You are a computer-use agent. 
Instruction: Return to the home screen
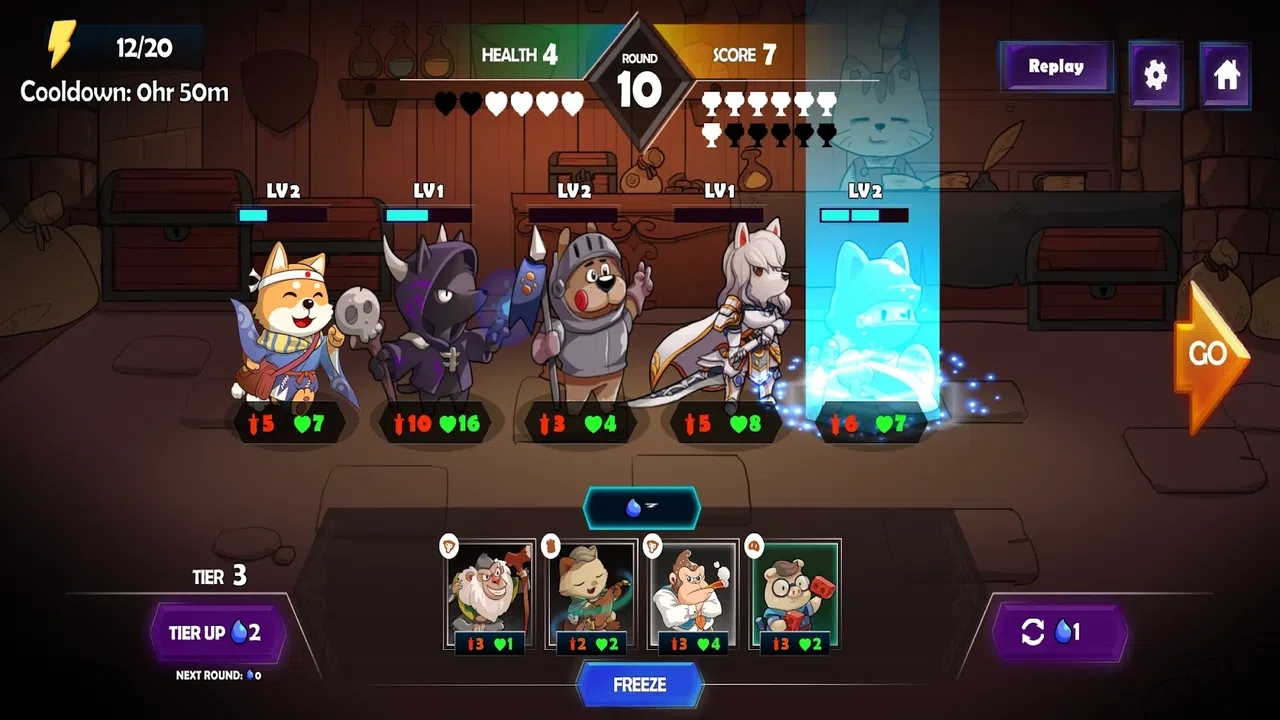pos(1226,75)
